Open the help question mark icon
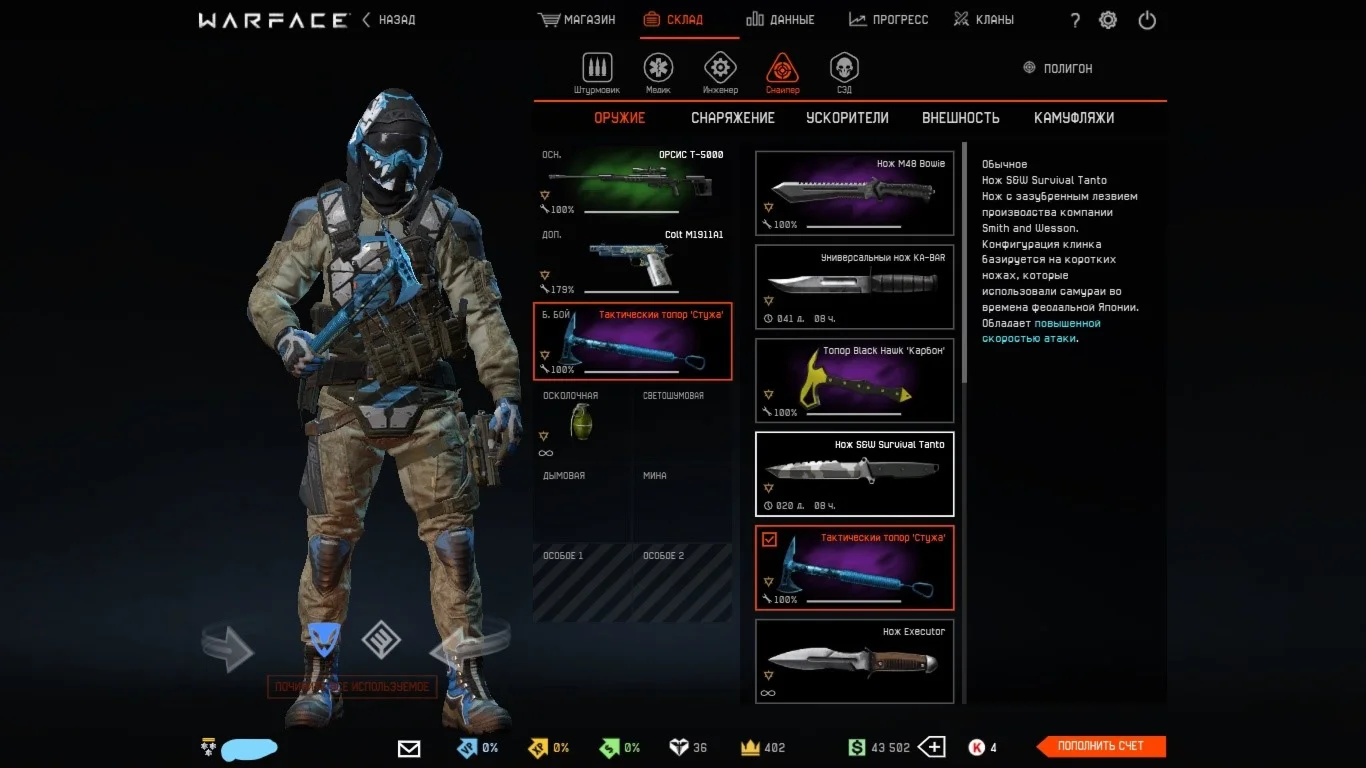 coord(1075,19)
